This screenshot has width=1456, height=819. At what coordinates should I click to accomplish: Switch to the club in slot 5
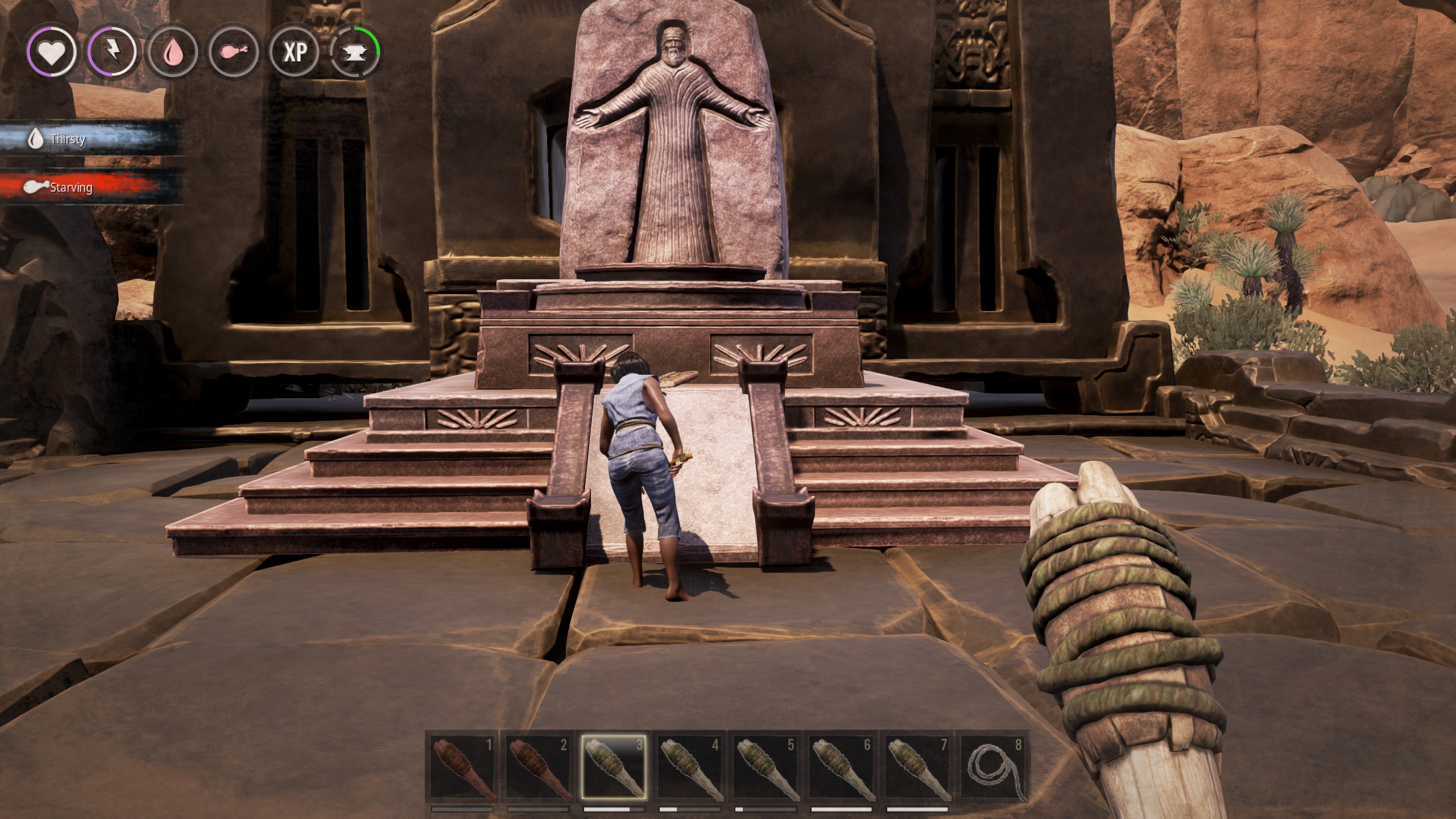(x=765, y=768)
